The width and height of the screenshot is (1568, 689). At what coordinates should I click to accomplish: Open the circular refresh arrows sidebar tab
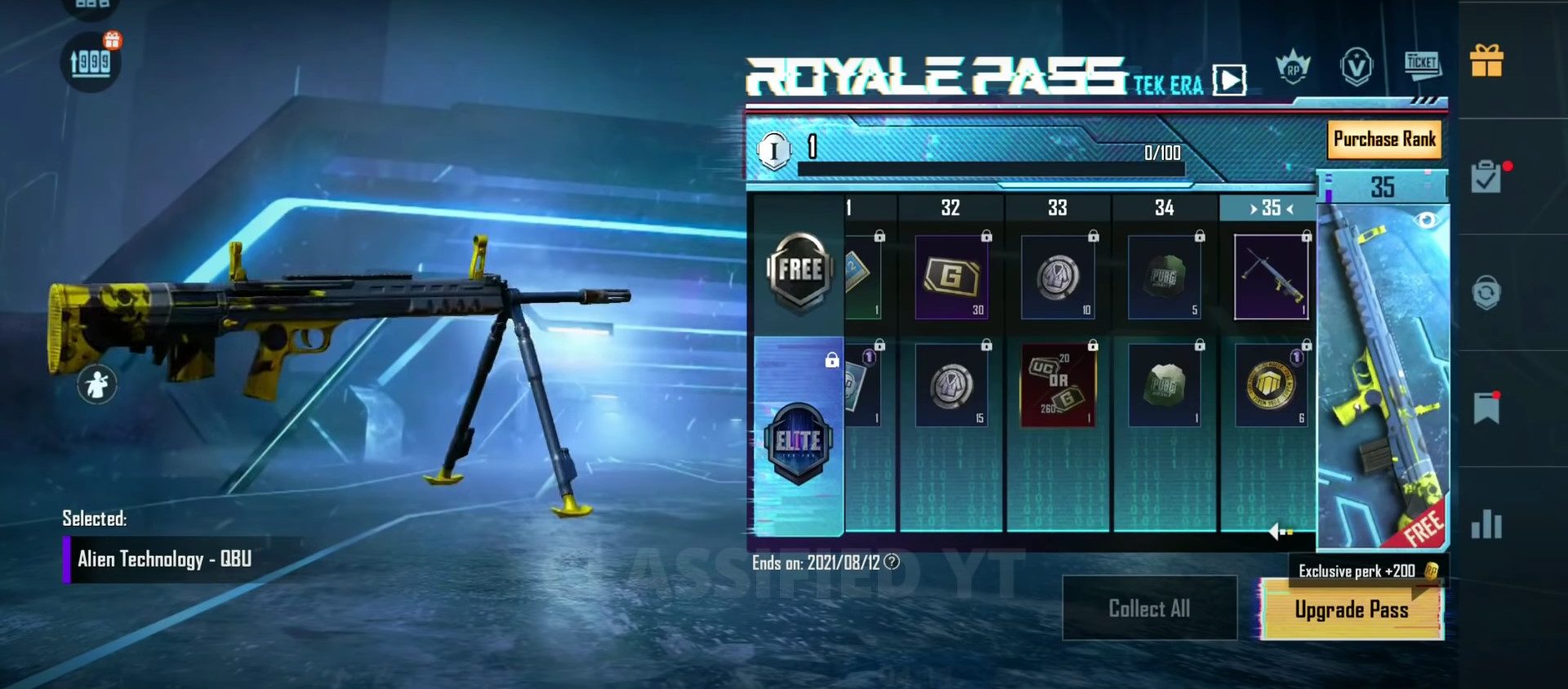(x=1486, y=292)
